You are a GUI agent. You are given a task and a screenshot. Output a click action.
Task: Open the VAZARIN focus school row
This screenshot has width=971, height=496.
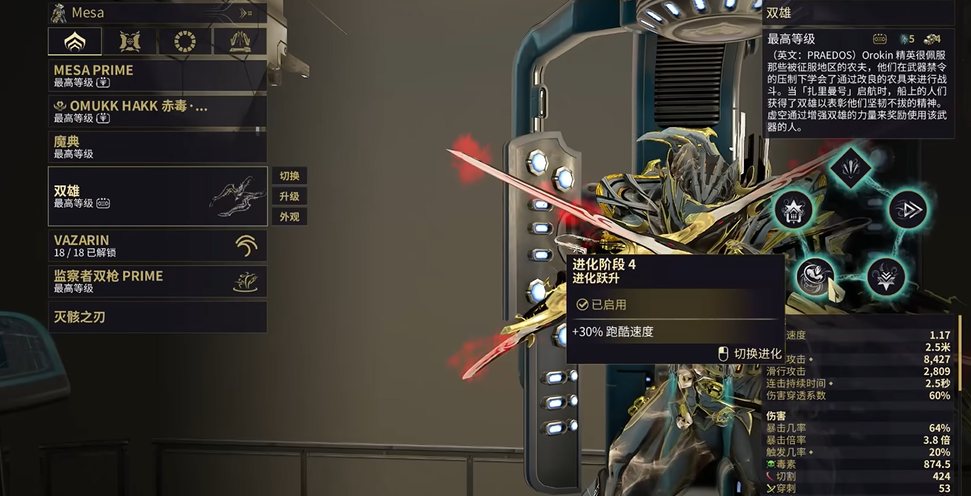tap(157, 246)
